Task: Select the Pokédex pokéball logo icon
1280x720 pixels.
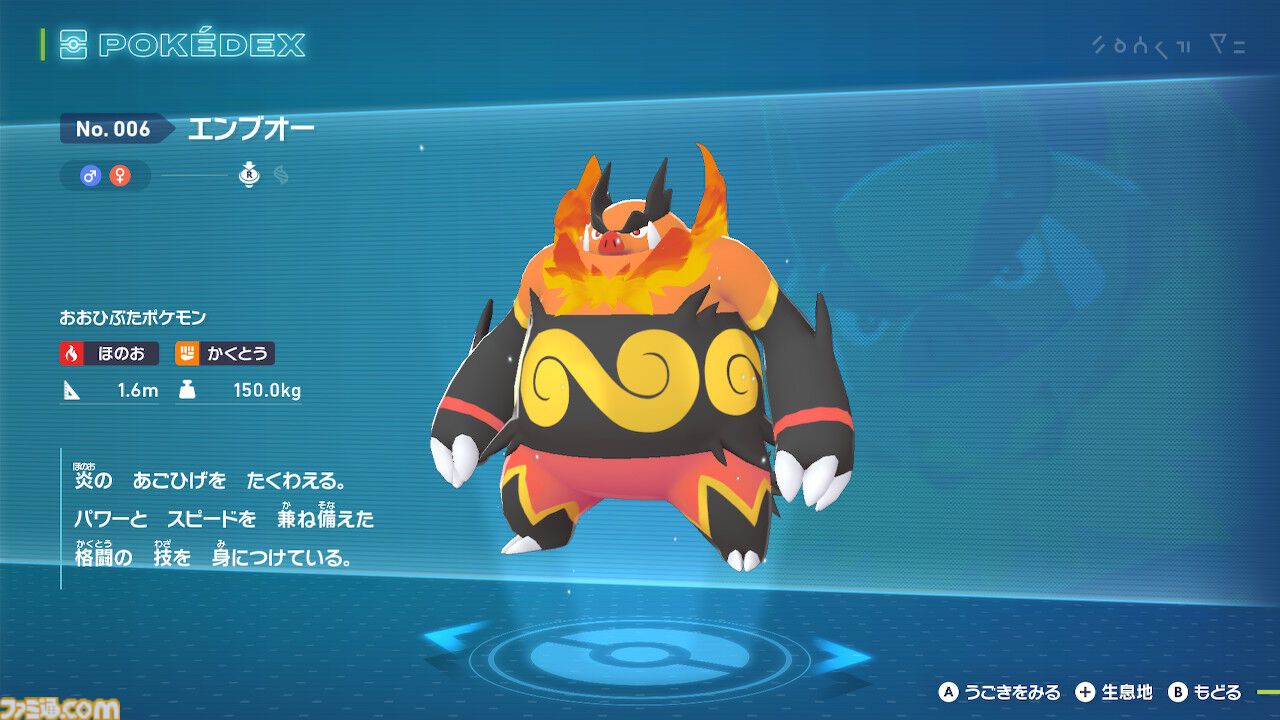Action: click(x=71, y=44)
